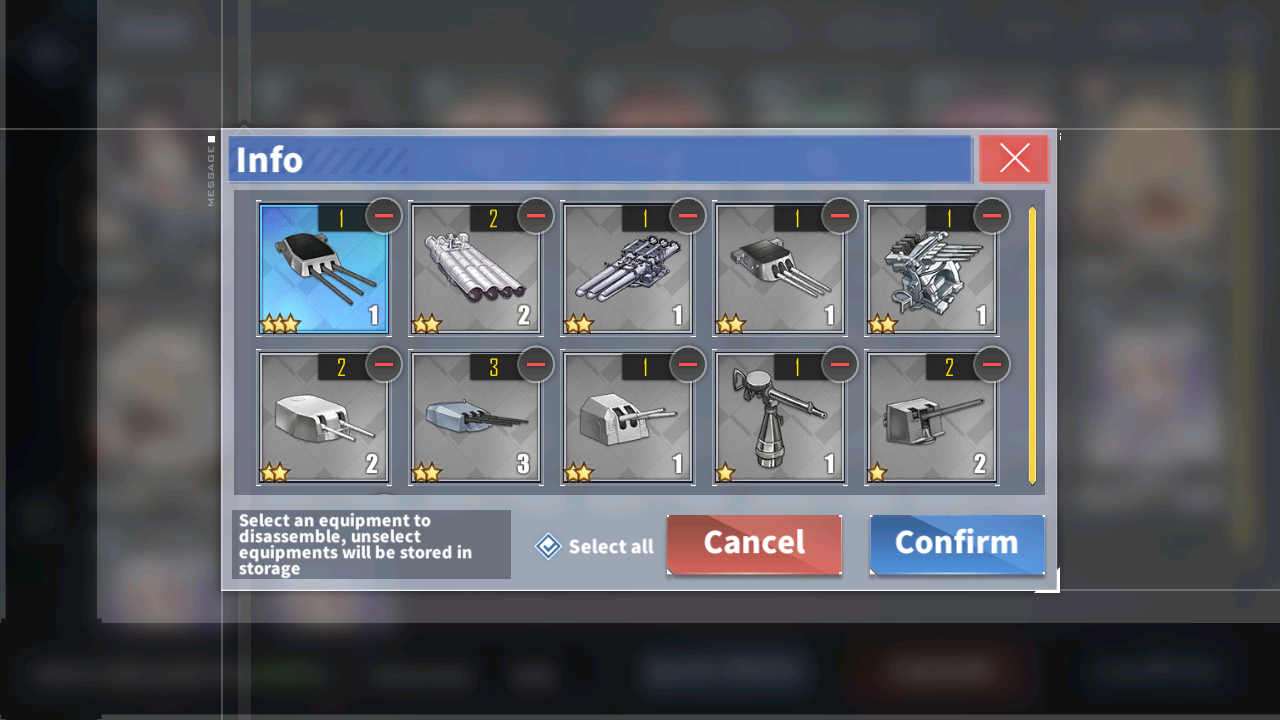The width and height of the screenshot is (1280, 720).
Task: Close the Info dialog with the X
Action: (x=1014, y=159)
